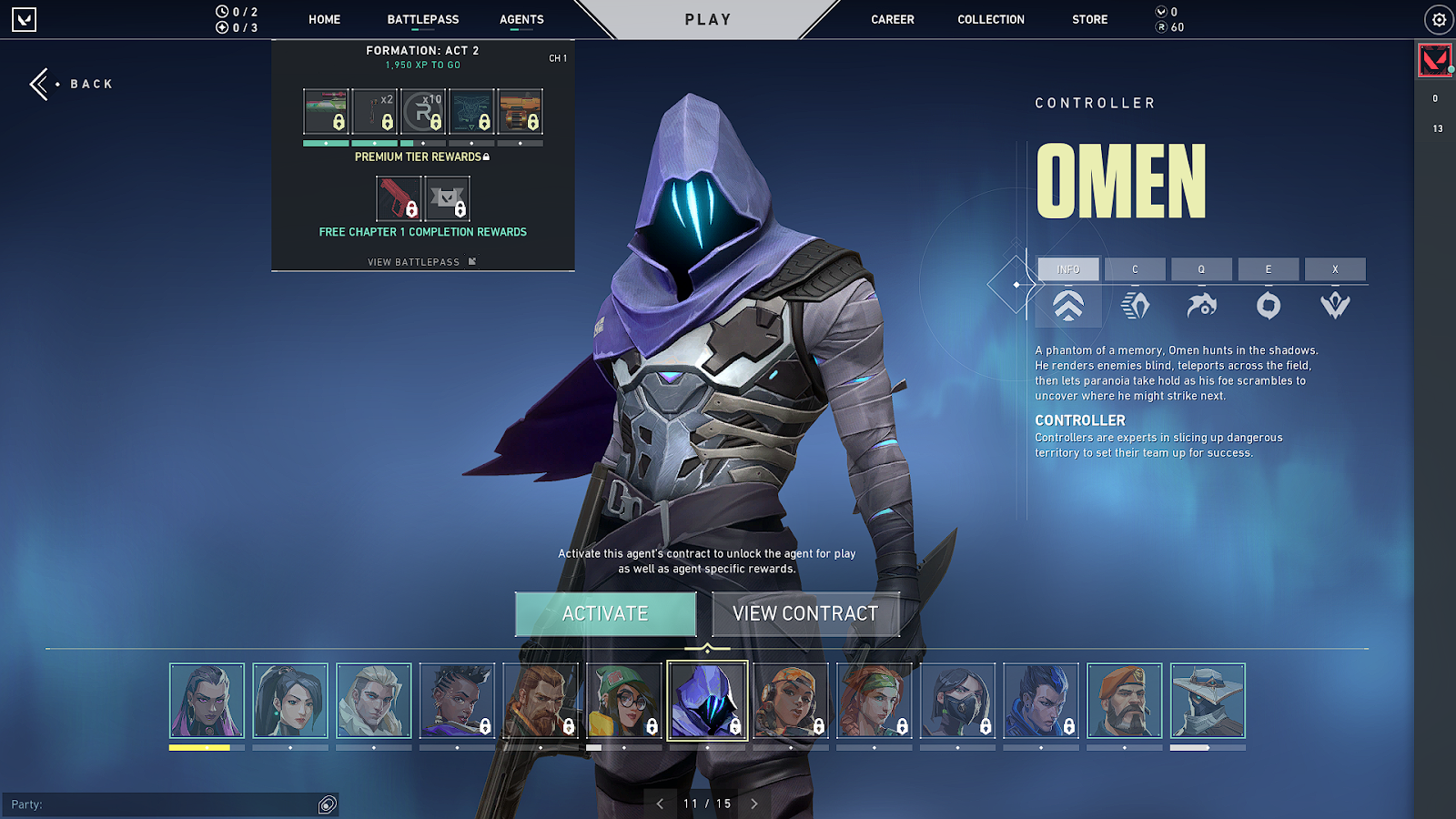Select the Killjoy portrait with green beanie
This screenshot has width=1456, height=819.
(624, 700)
